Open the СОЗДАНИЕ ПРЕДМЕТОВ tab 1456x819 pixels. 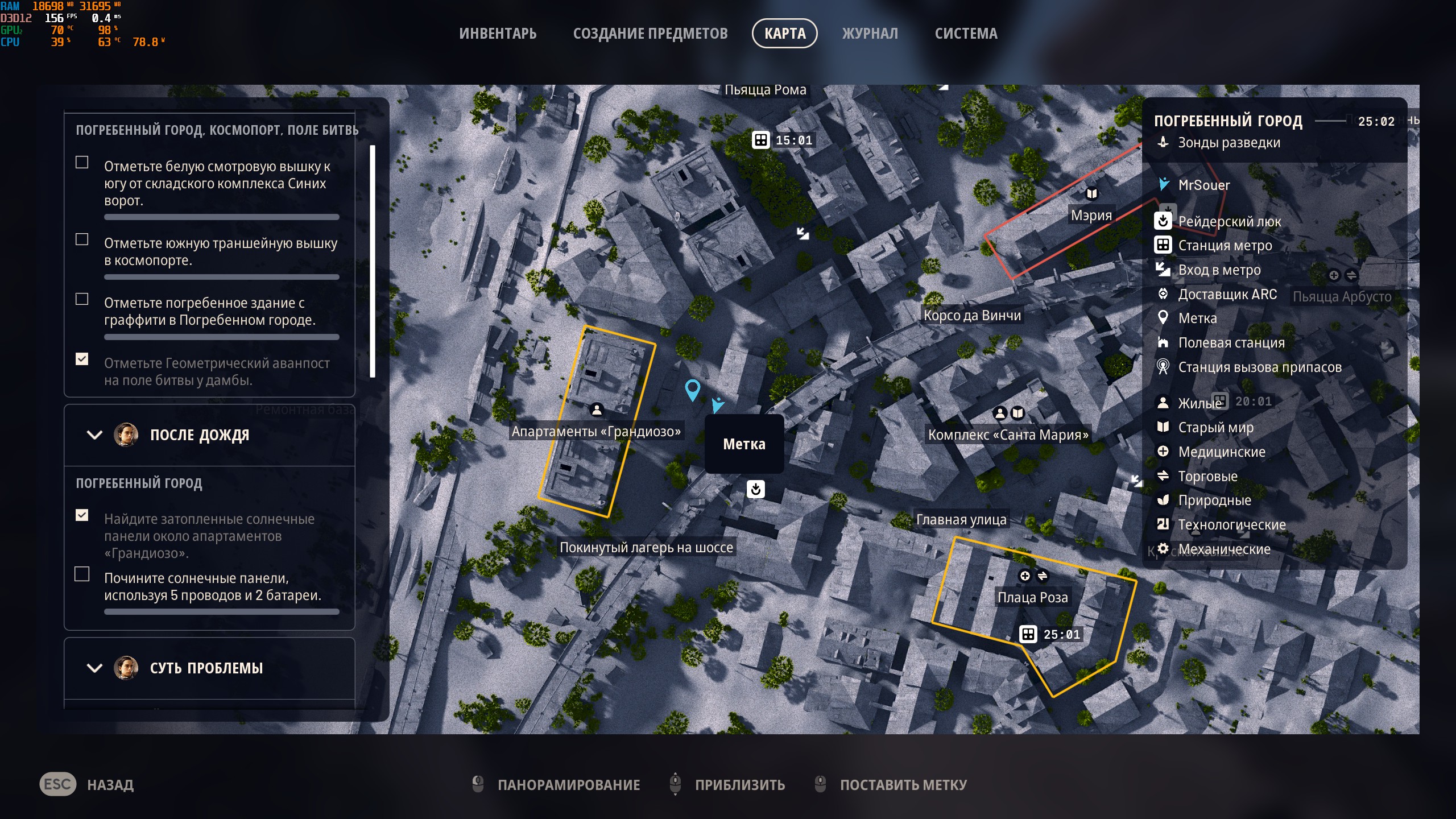point(650,34)
